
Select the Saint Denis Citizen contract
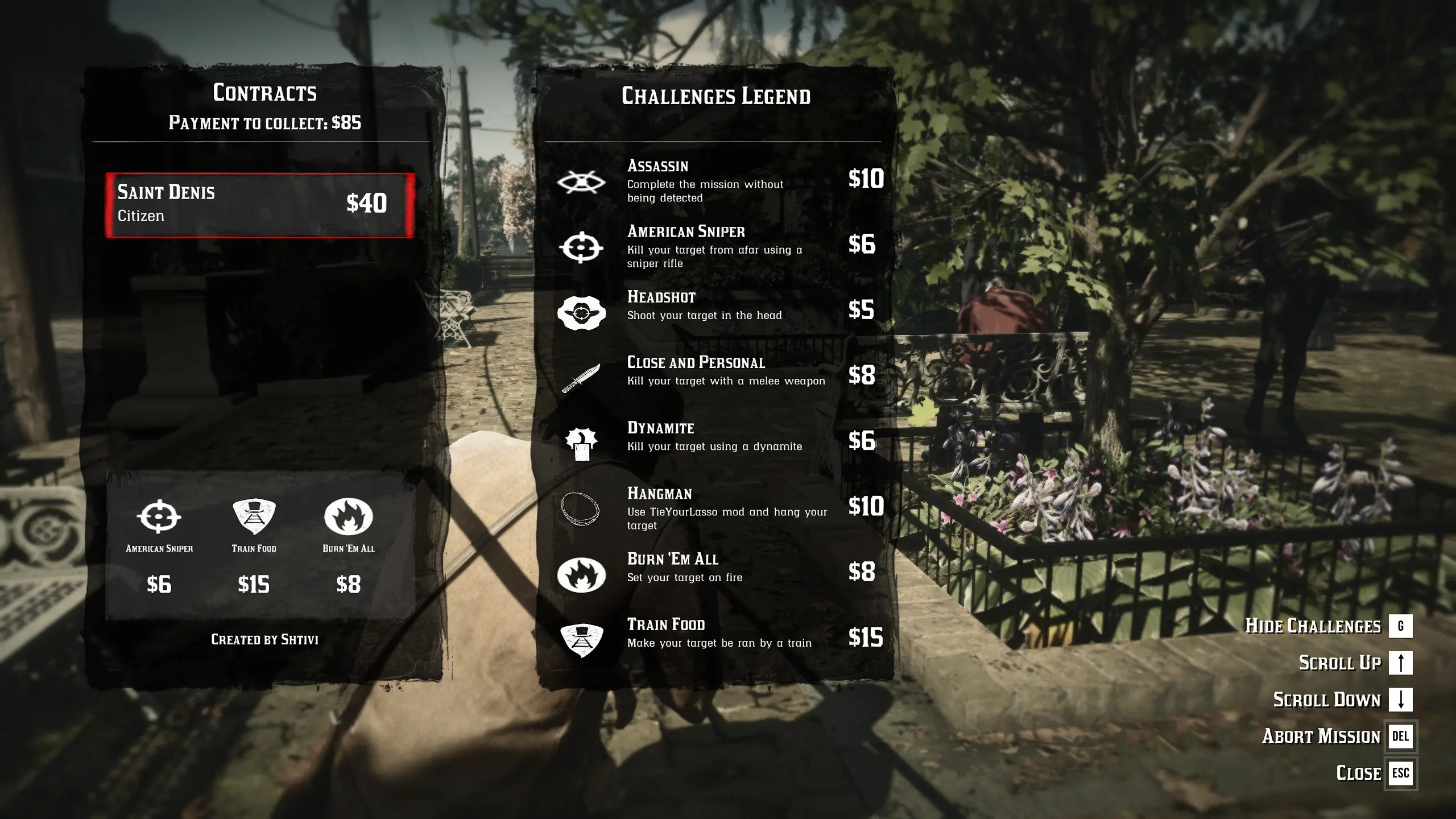point(260,205)
